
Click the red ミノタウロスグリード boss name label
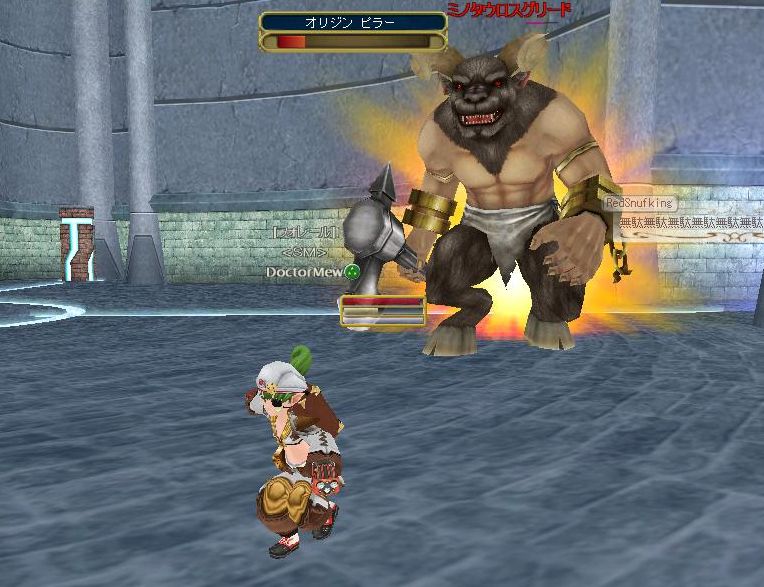pos(509,10)
